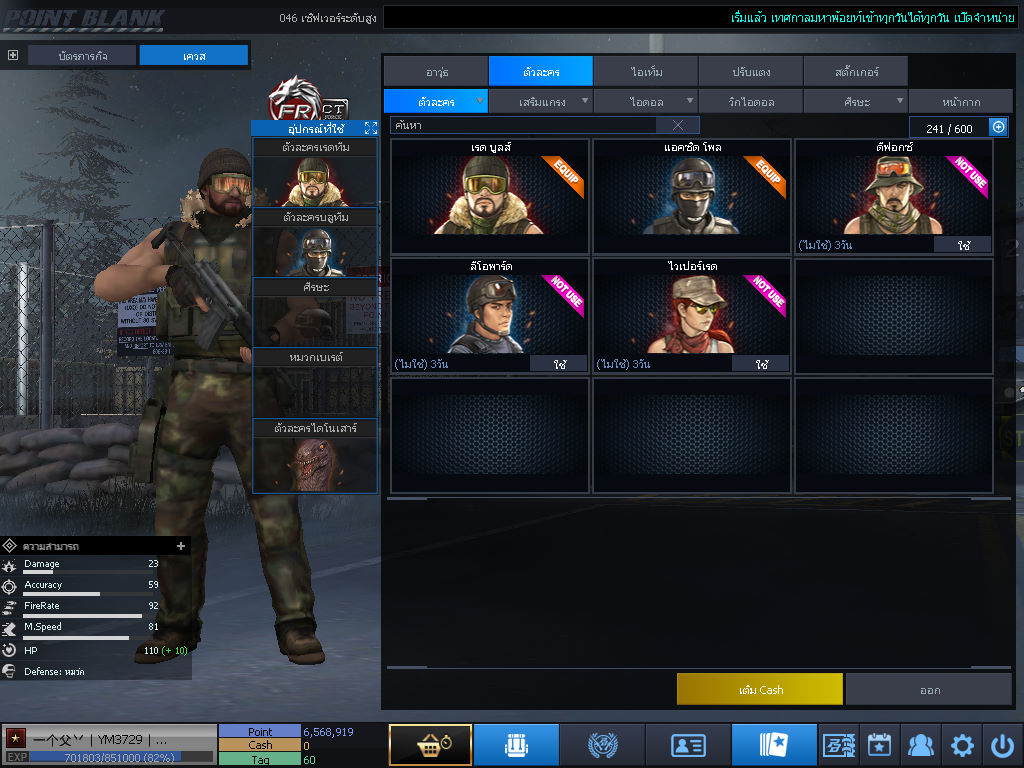The width and height of the screenshot is (1024, 768).
Task: Clear the search box with the X
Action: 678,125
